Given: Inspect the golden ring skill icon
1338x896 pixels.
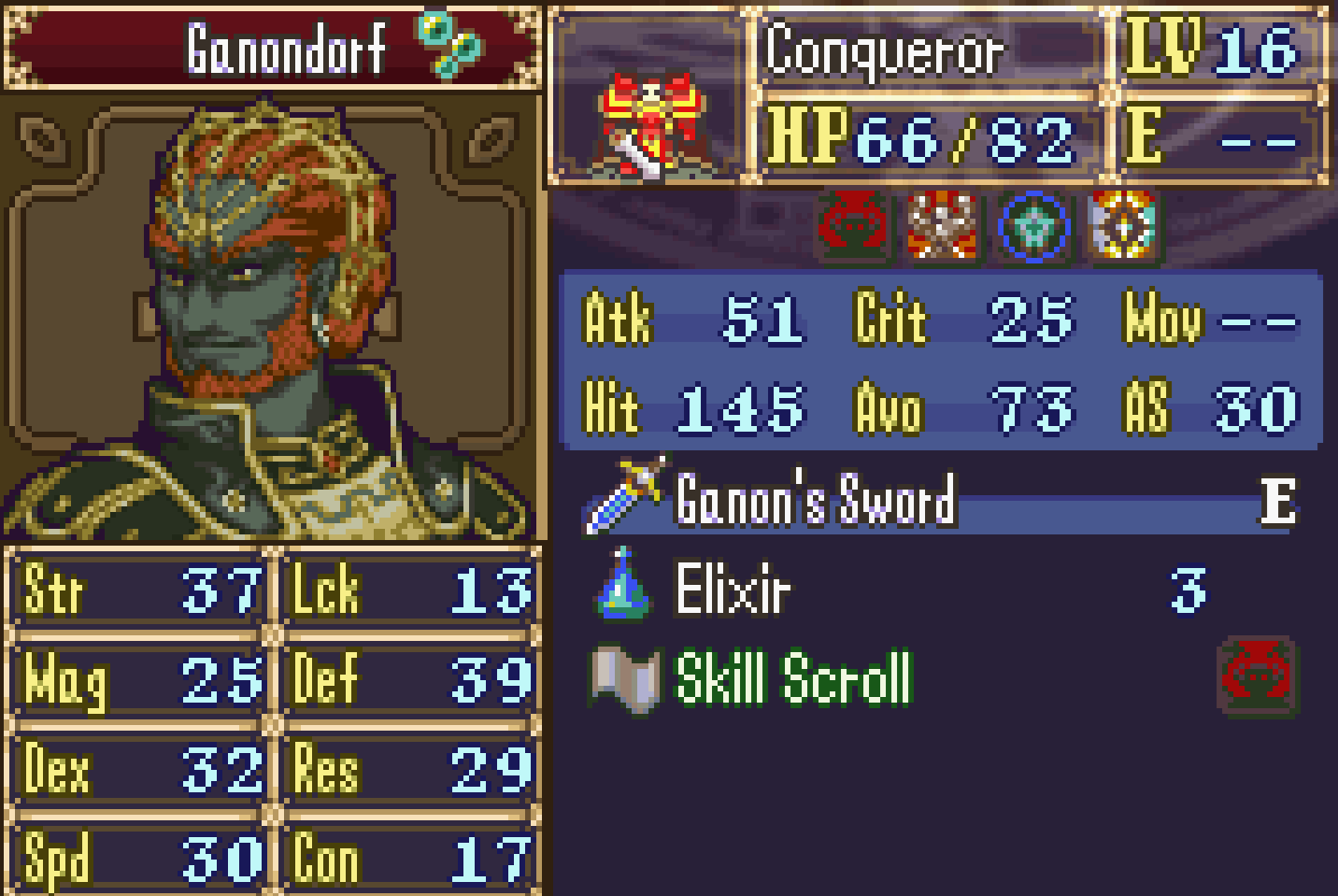Looking at the screenshot, I should [x=1121, y=226].
